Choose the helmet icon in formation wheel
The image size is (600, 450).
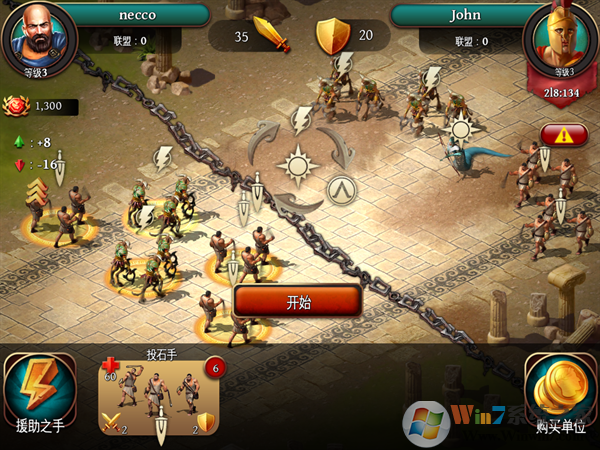click(x=343, y=187)
